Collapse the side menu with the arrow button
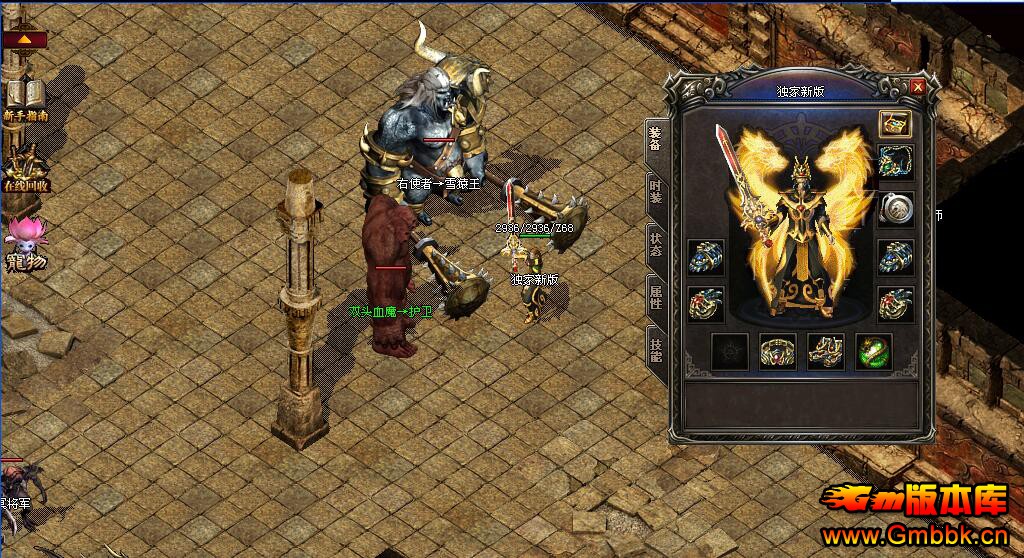 [x=25, y=41]
